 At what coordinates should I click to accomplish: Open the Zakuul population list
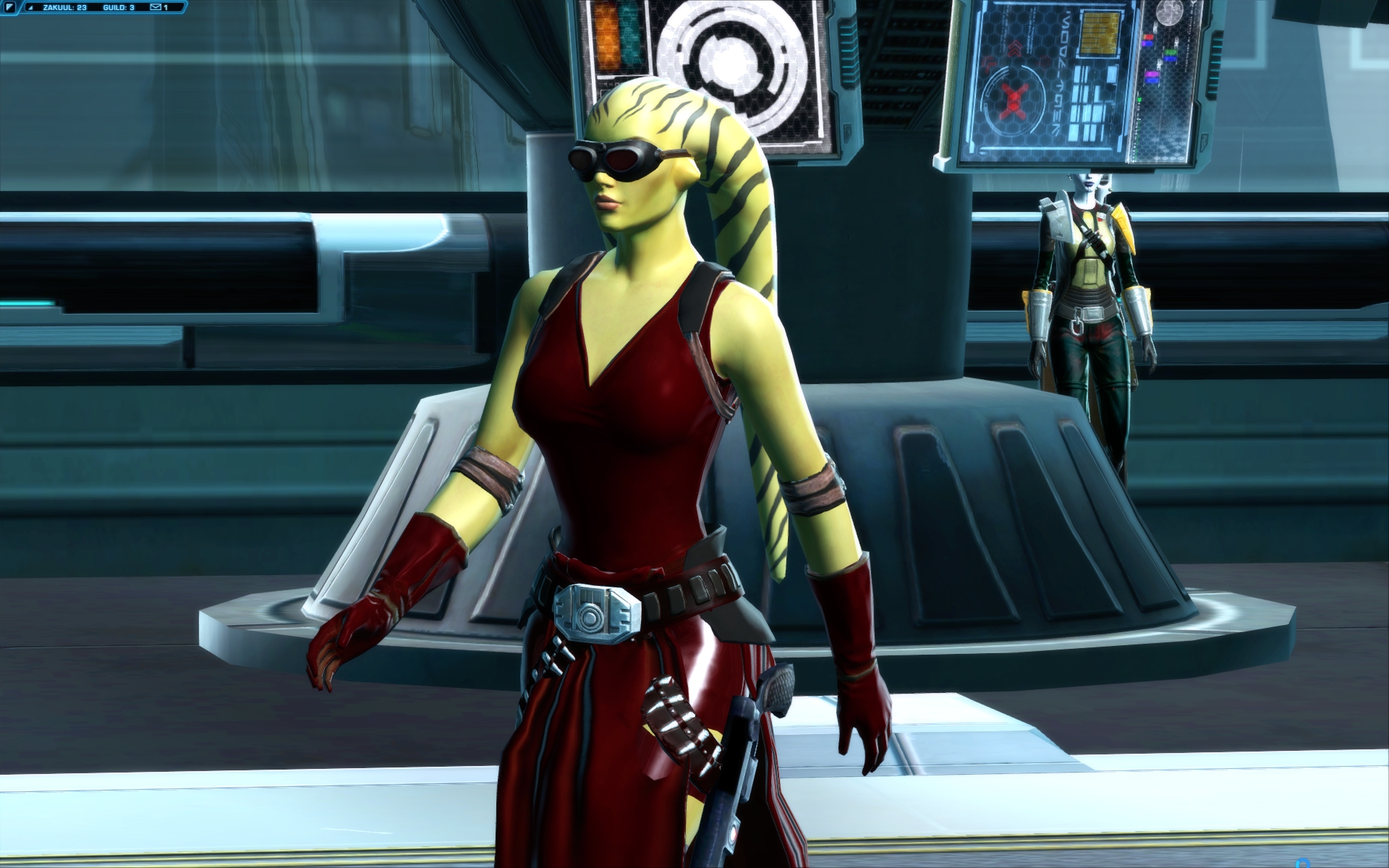point(64,7)
